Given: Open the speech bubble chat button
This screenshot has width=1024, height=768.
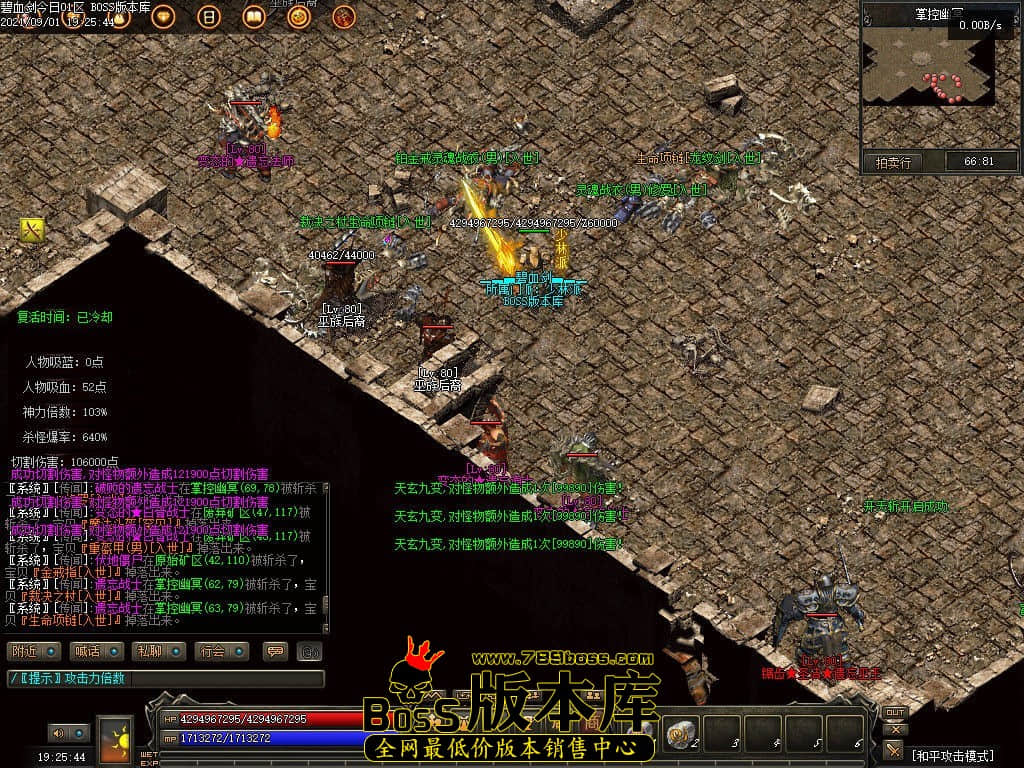Looking at the screenshot, I should point(273,651).
